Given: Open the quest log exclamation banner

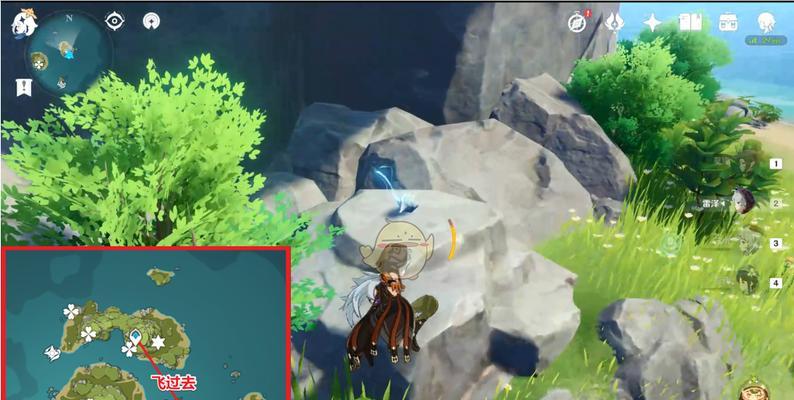Looking at the screenshot, I should (x=22, y=86).
